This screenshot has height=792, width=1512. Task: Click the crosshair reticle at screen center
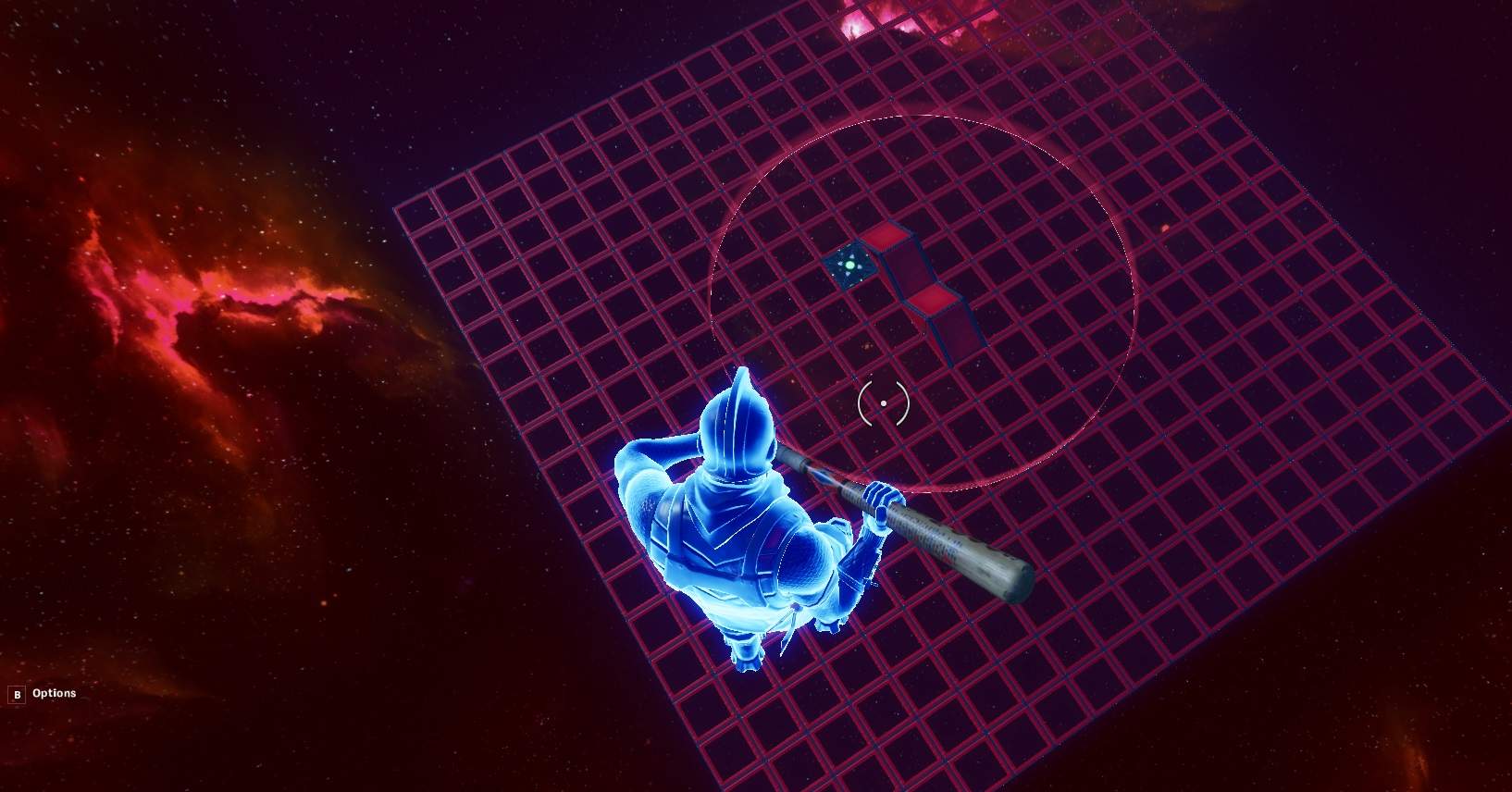[x=884, y=403]
